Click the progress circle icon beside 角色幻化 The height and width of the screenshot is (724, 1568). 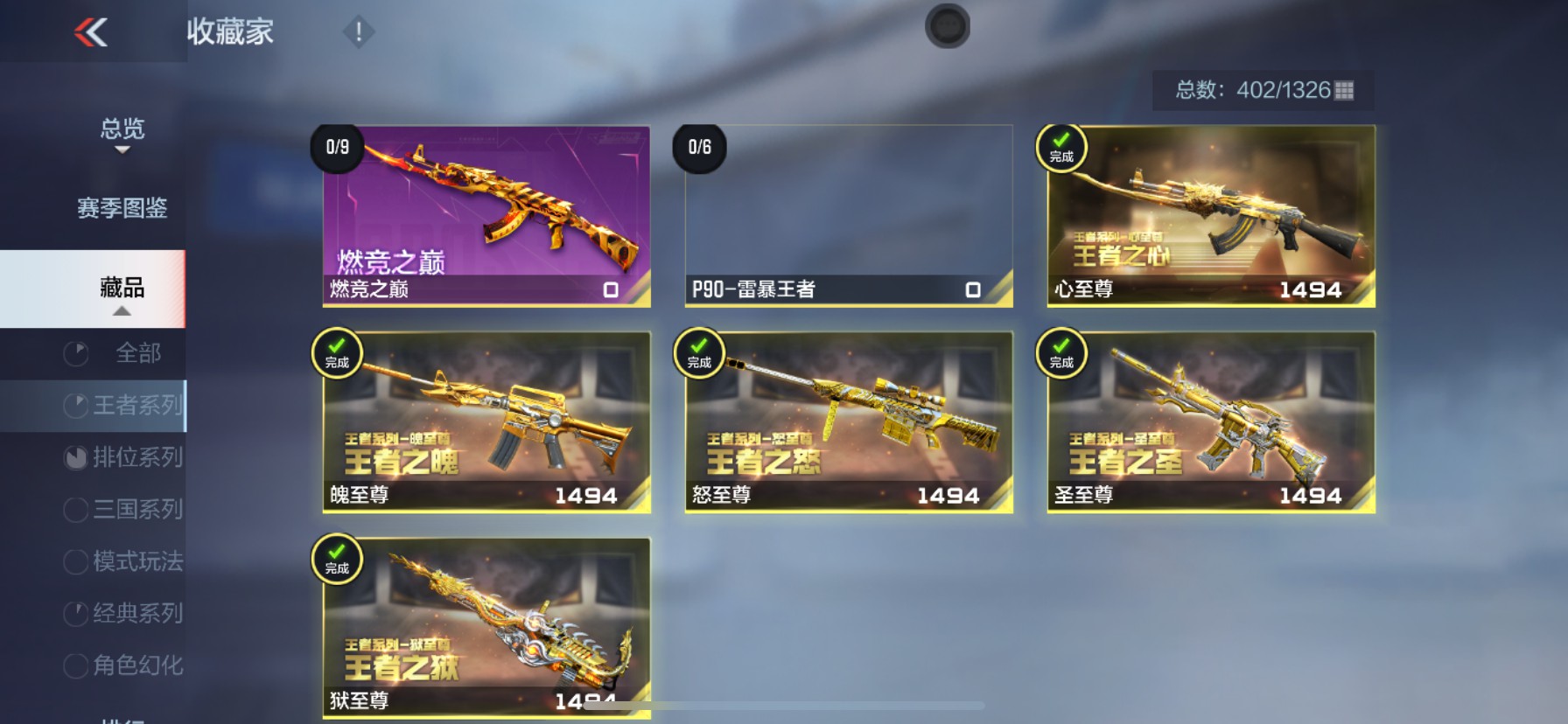tap(75, 666)
